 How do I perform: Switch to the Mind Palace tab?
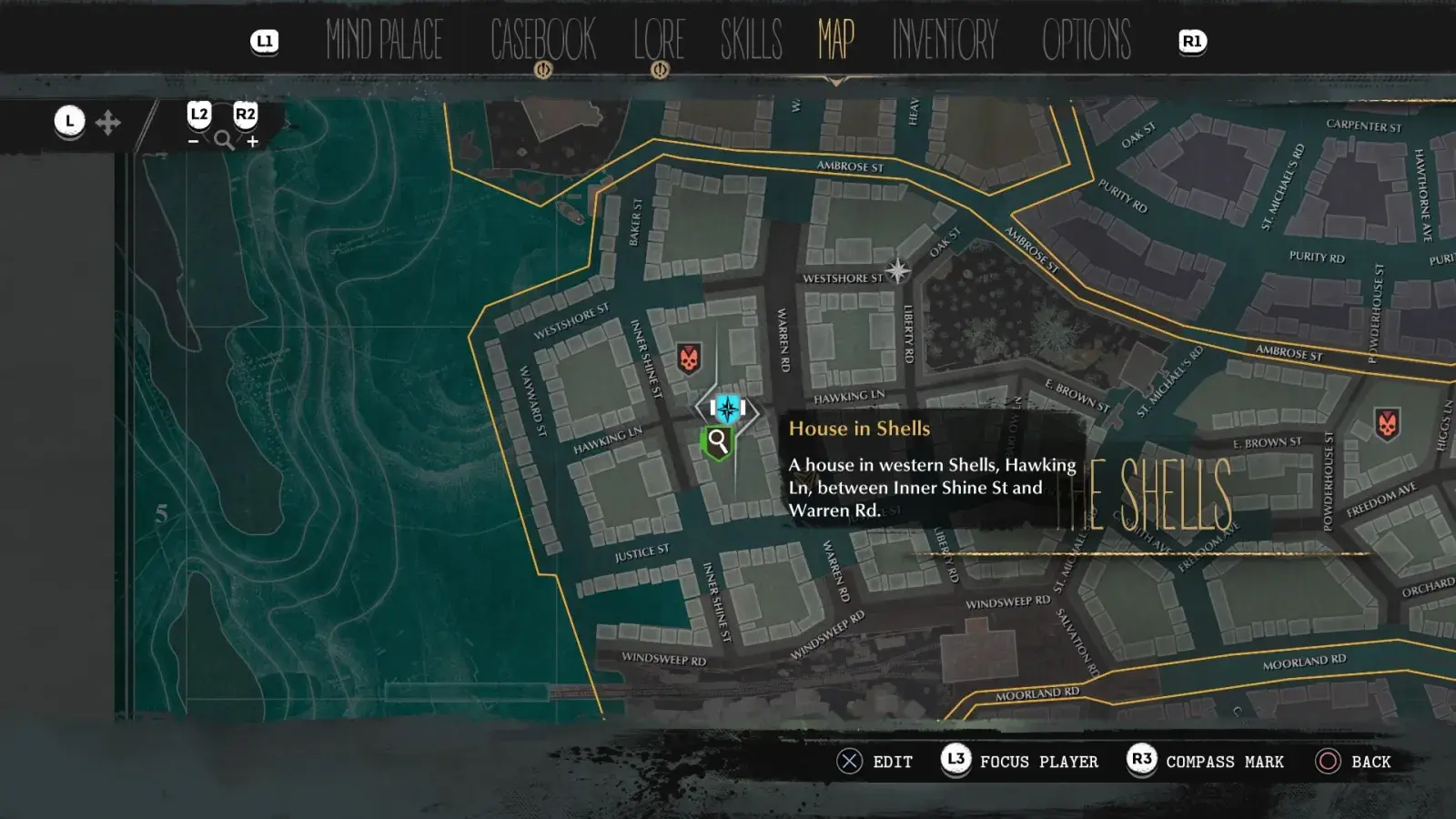(384, 40)
